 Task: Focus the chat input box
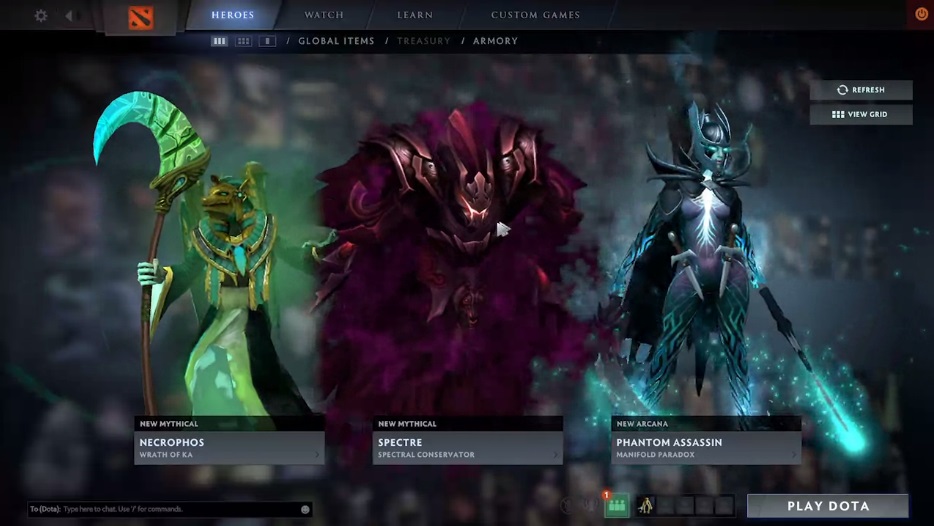coord(170,509)
